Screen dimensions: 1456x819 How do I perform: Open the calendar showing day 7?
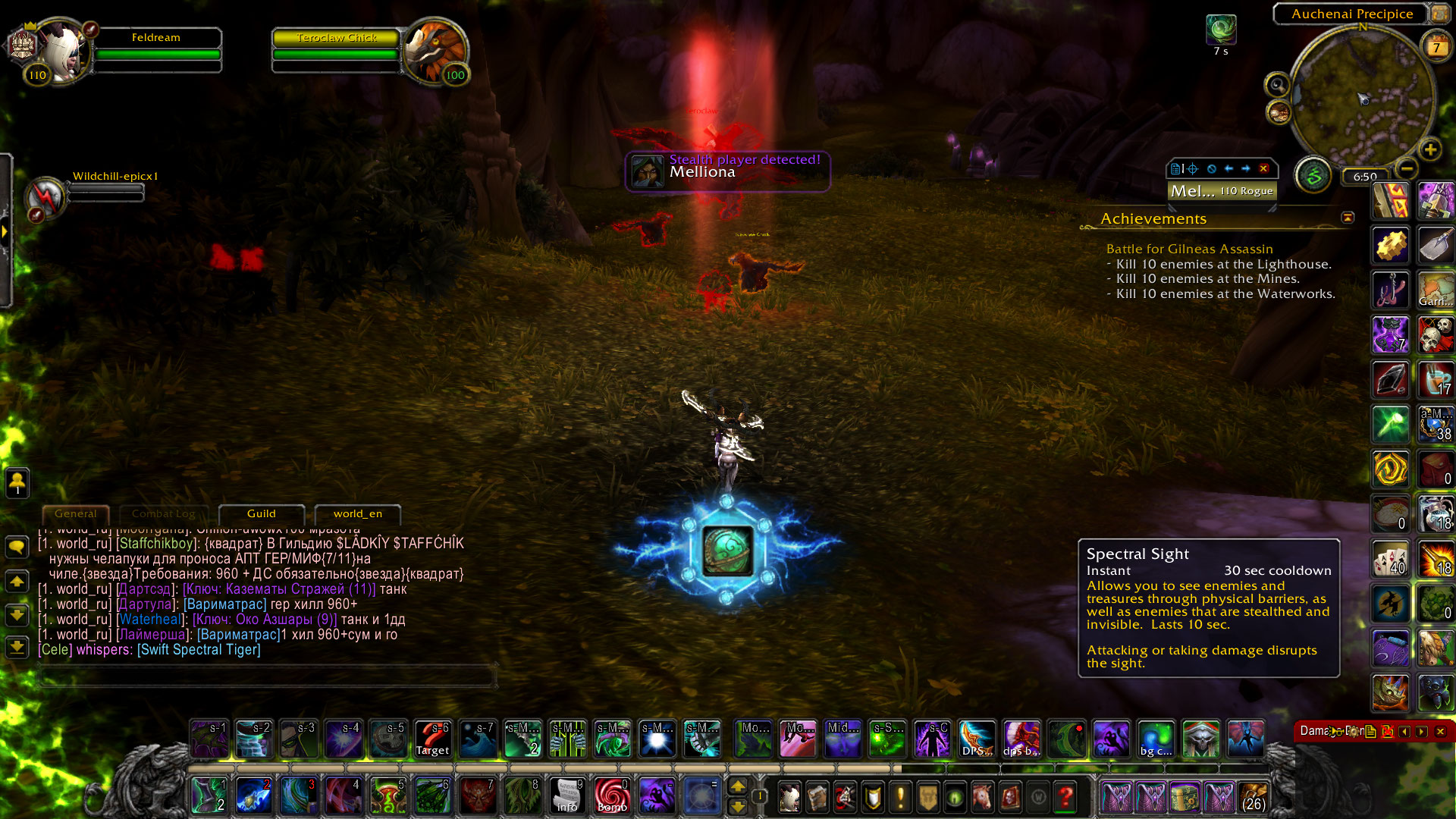click(x=1436, y=48)
